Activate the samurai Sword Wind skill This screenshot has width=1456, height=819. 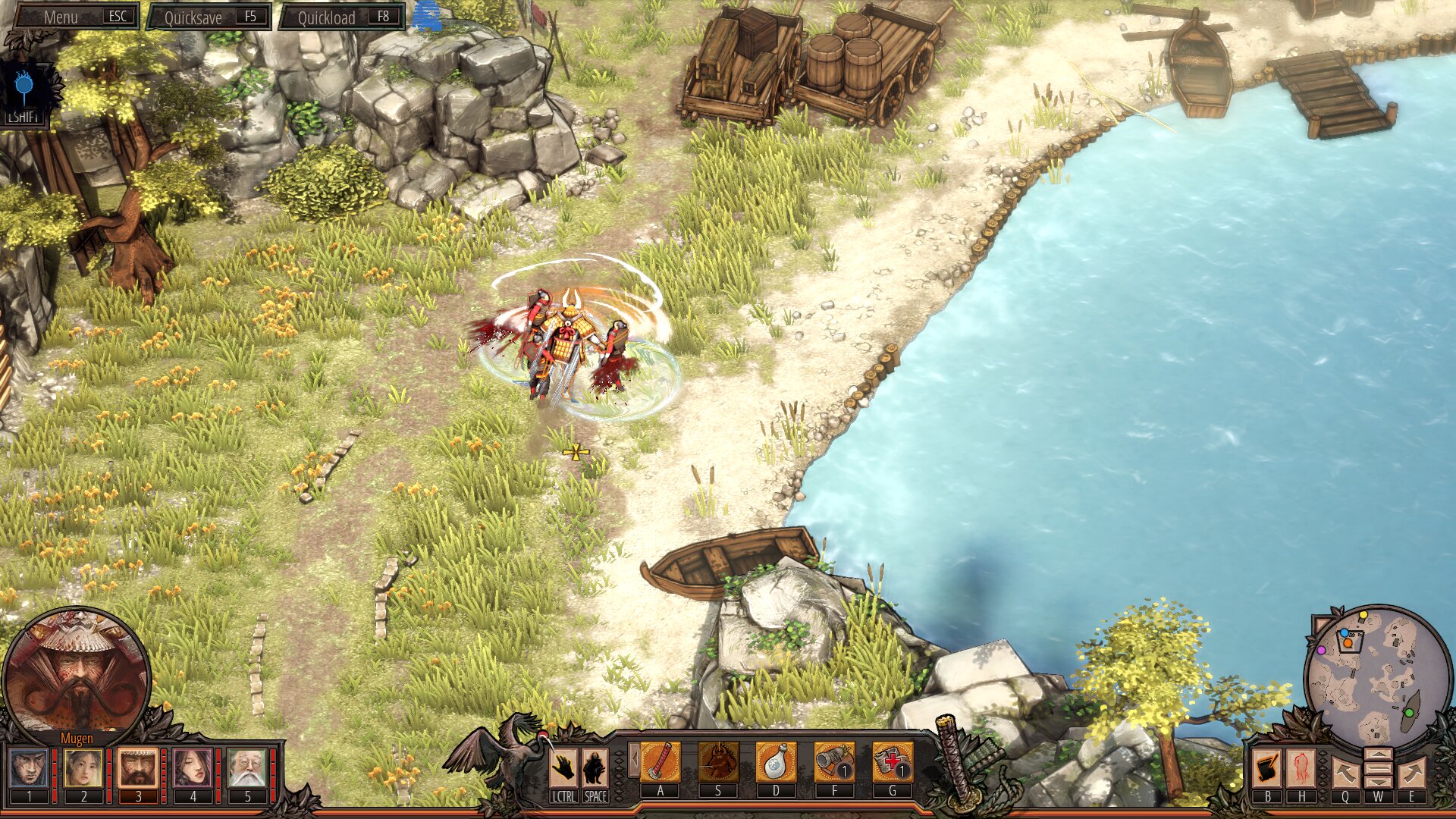coord(718,762)
